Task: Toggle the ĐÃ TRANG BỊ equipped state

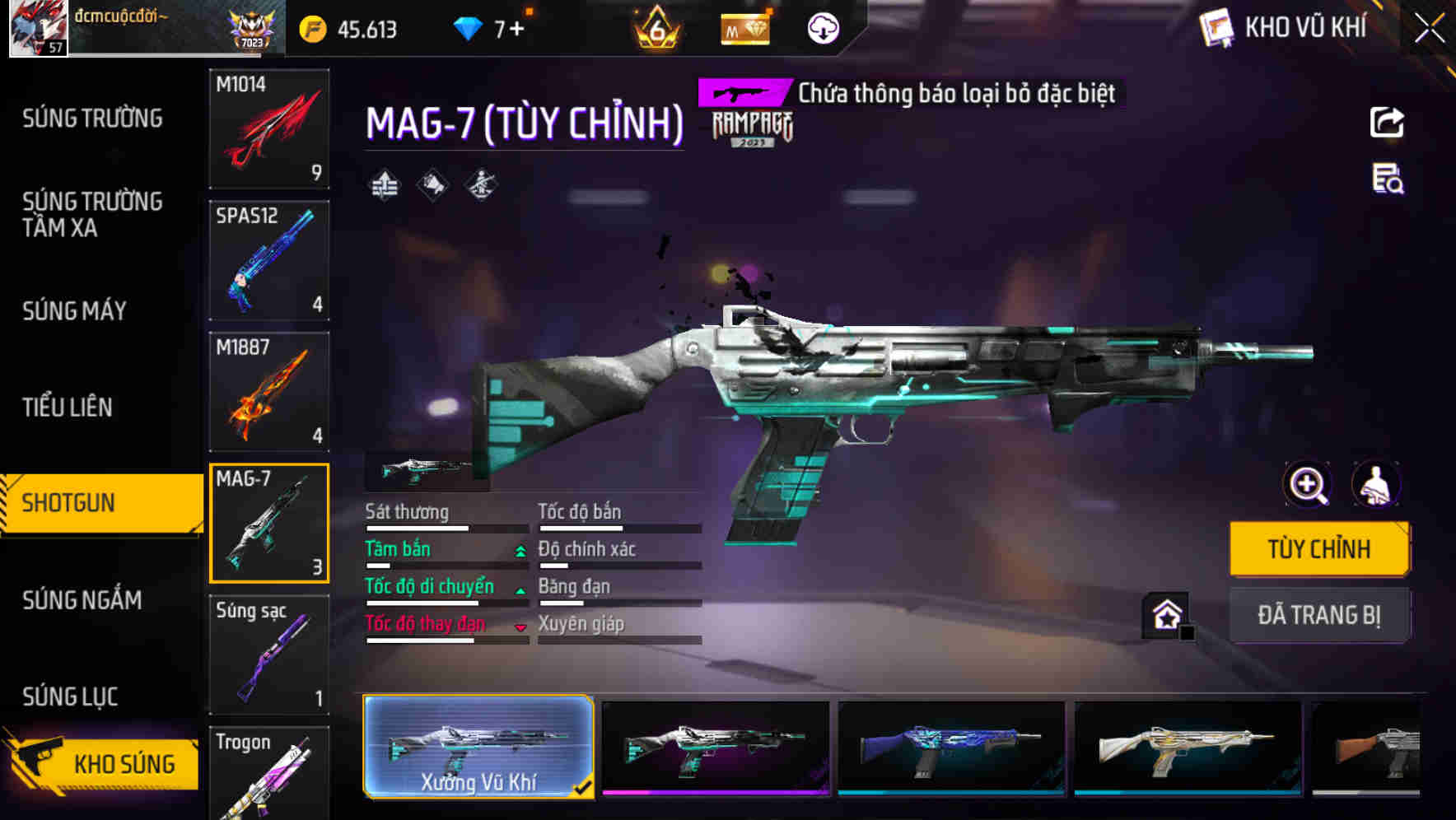Action: [1319, 615]
